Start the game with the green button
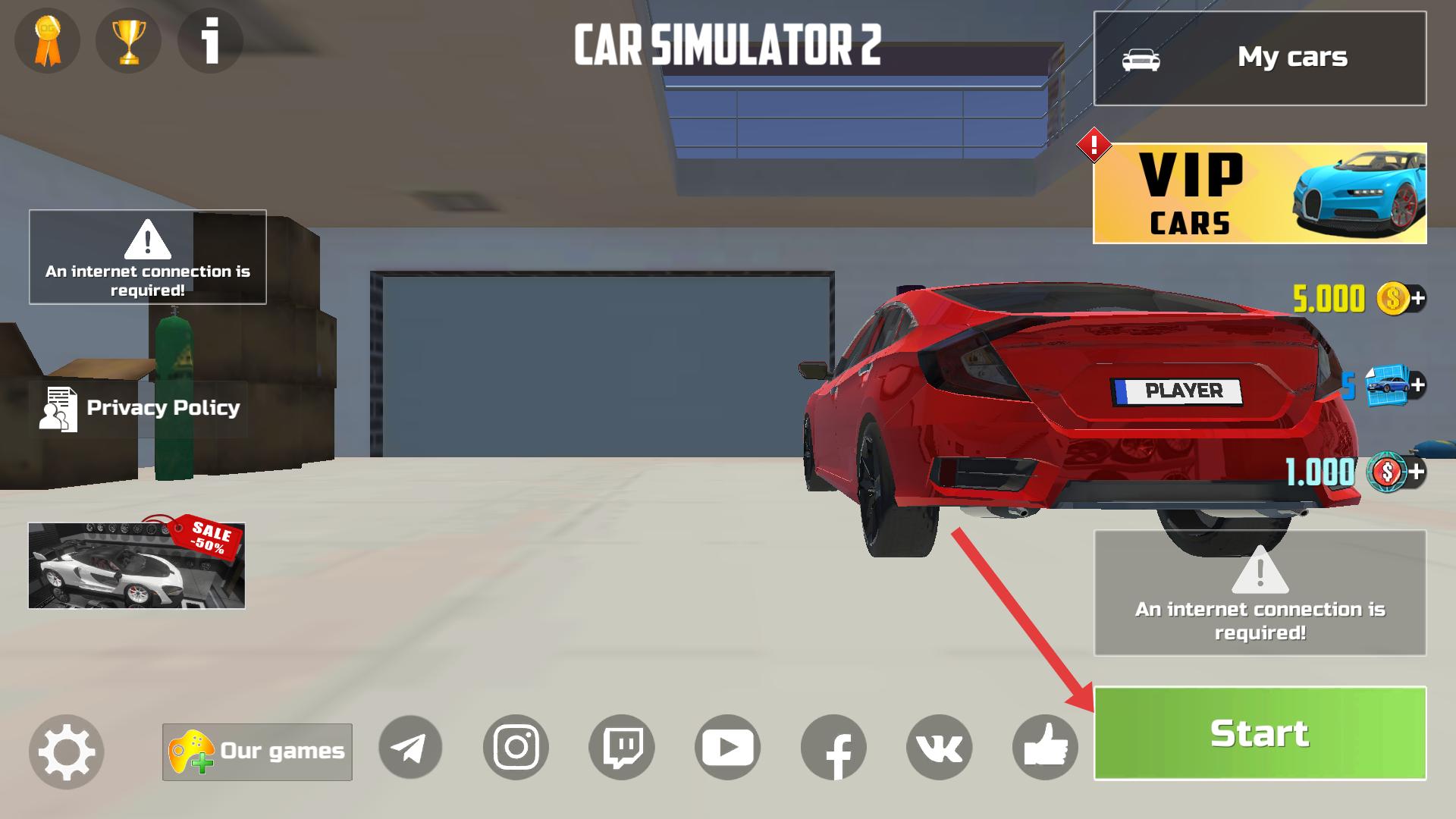 (1260, 733)
